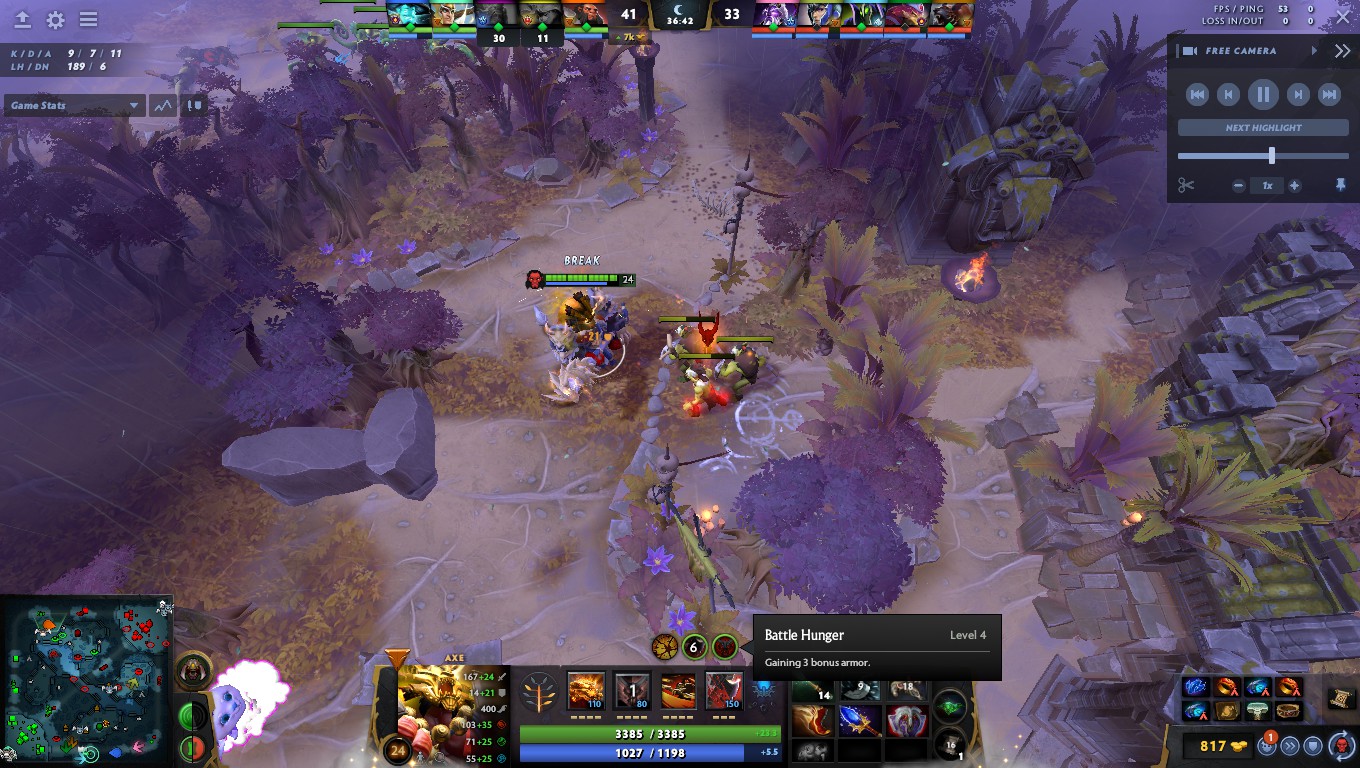Pause the replay playback

pyautogui.click(x=1263, y=94)
